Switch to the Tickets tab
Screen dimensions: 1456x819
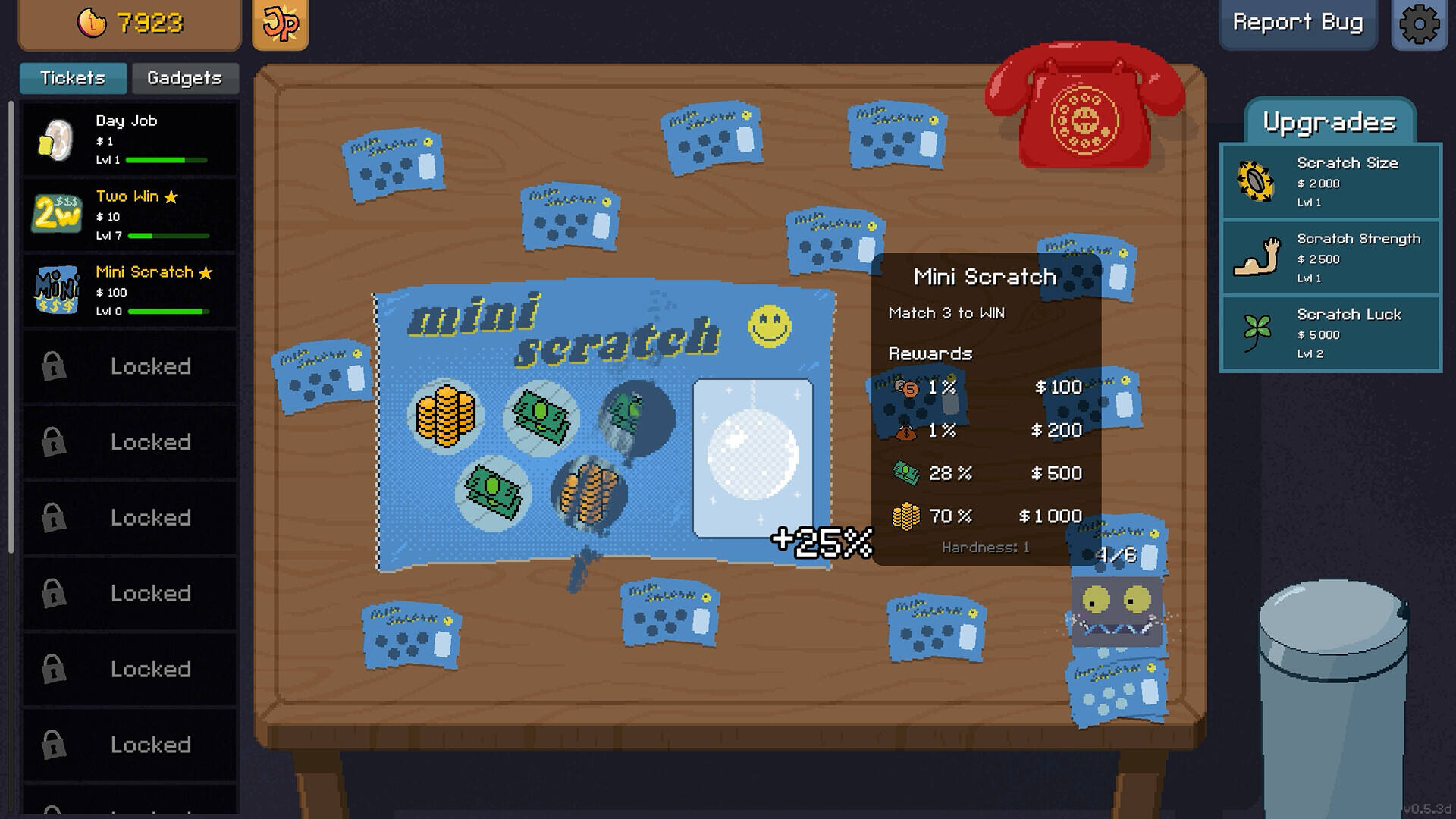point(73,78)
